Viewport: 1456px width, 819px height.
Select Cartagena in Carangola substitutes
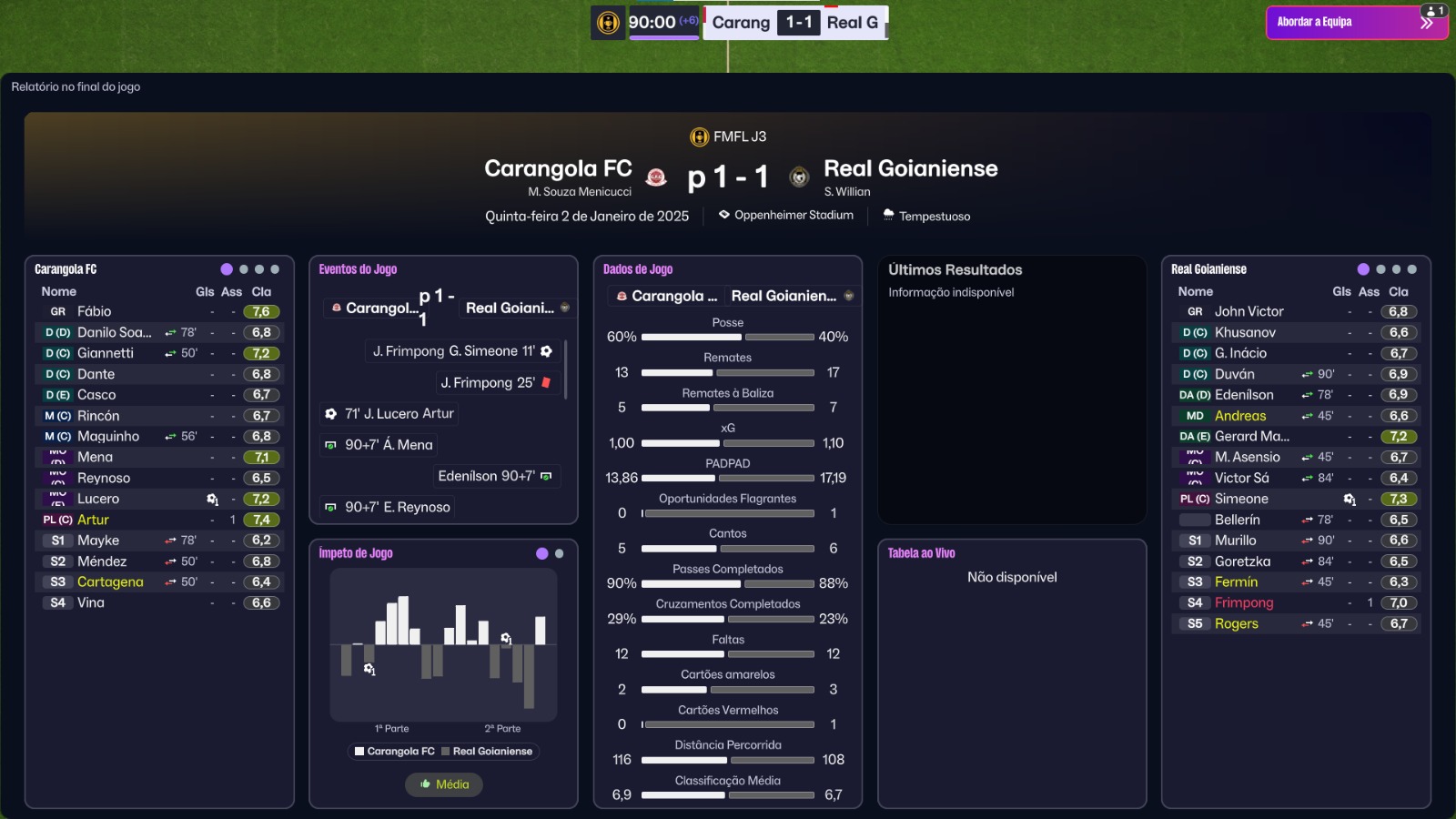(110, 582)
